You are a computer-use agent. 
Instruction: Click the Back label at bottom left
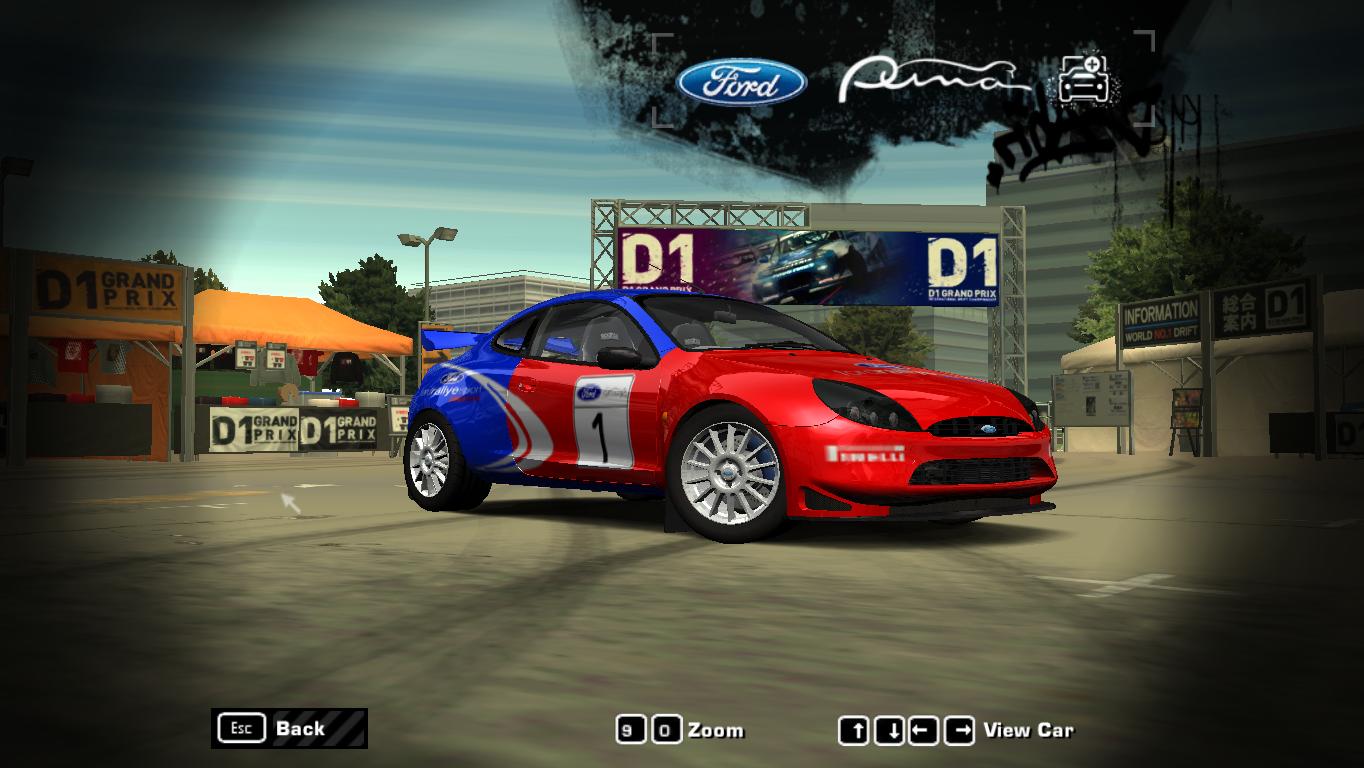[303, 730]
